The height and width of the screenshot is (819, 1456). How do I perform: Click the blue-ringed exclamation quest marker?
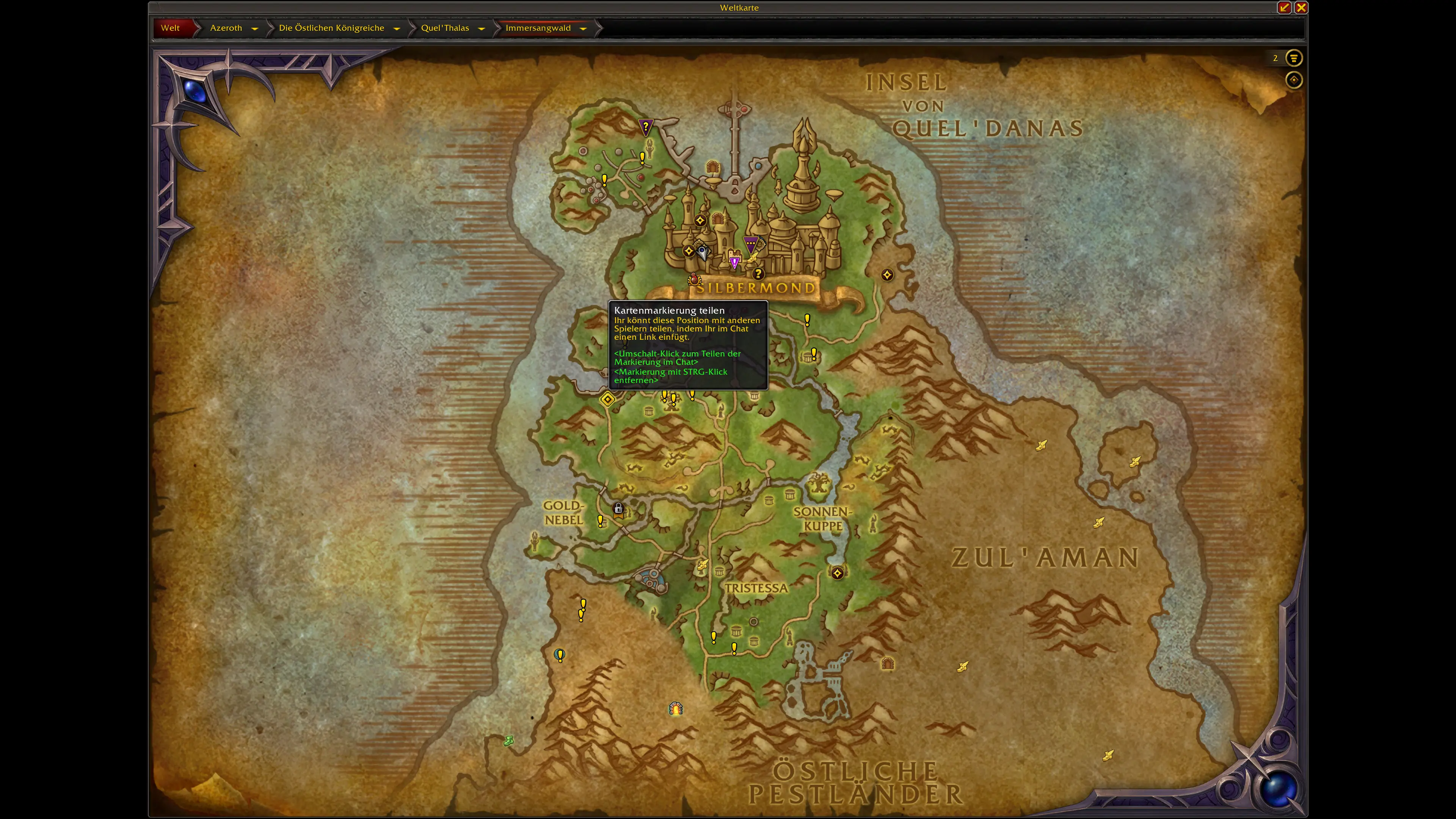(x=560, y=655)
